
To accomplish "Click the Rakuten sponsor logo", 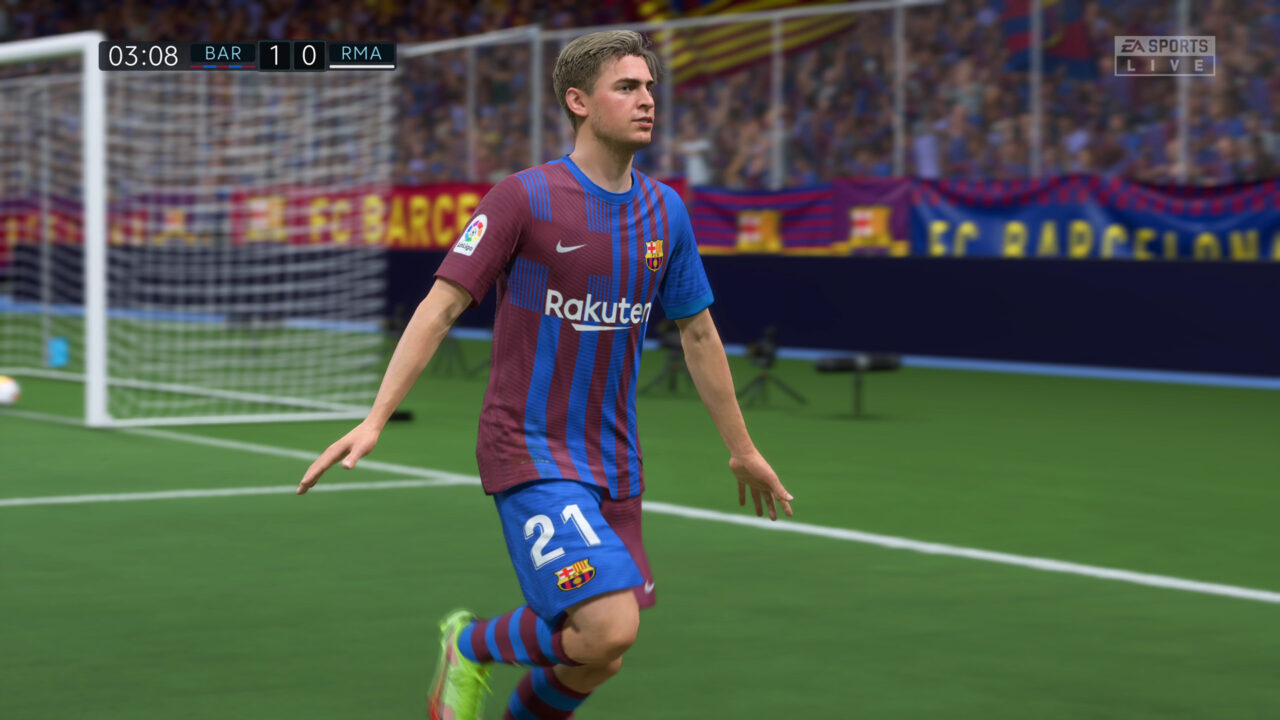I will coord(597,310).
